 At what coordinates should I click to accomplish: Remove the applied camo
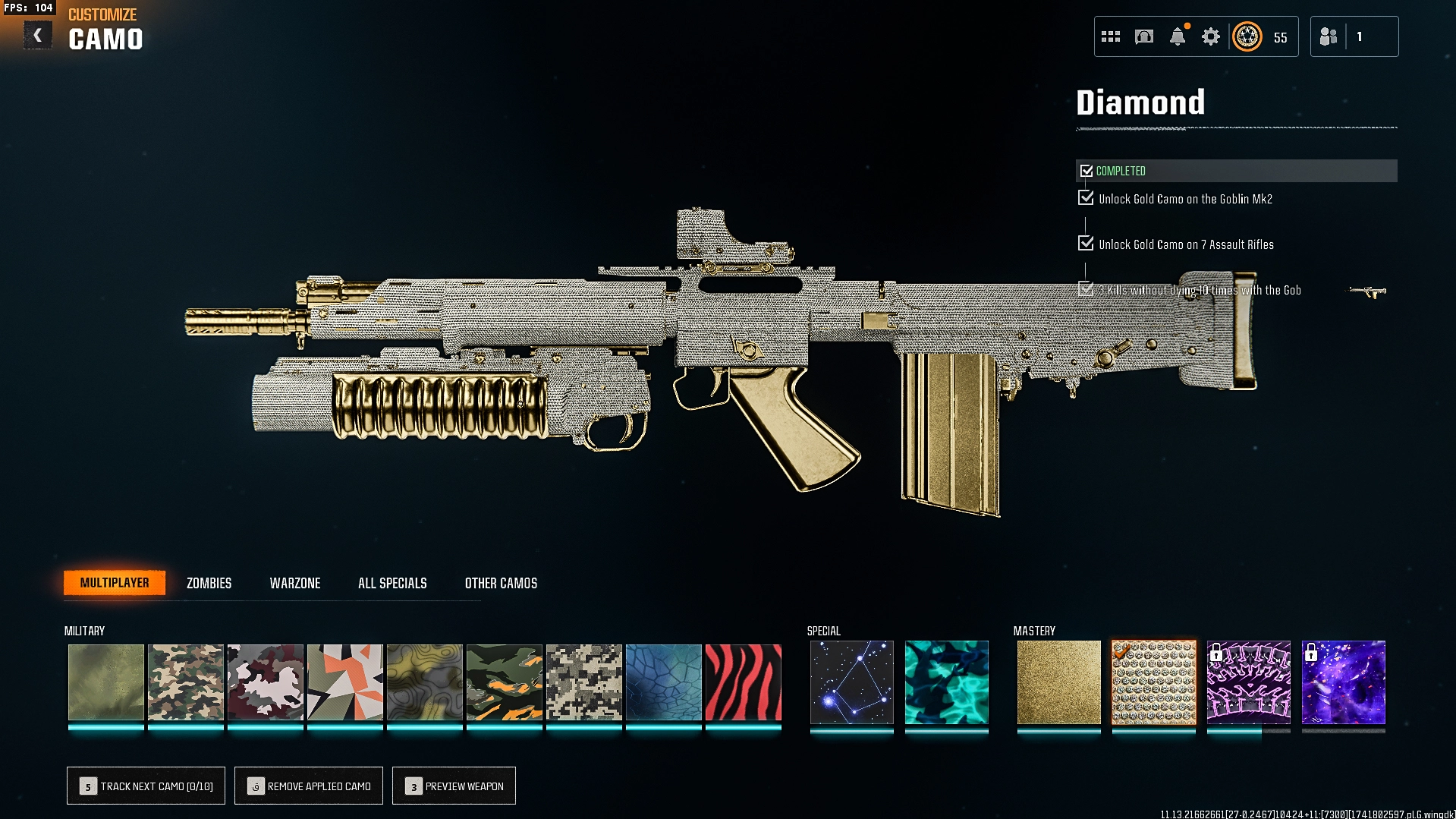coord(309,786)
